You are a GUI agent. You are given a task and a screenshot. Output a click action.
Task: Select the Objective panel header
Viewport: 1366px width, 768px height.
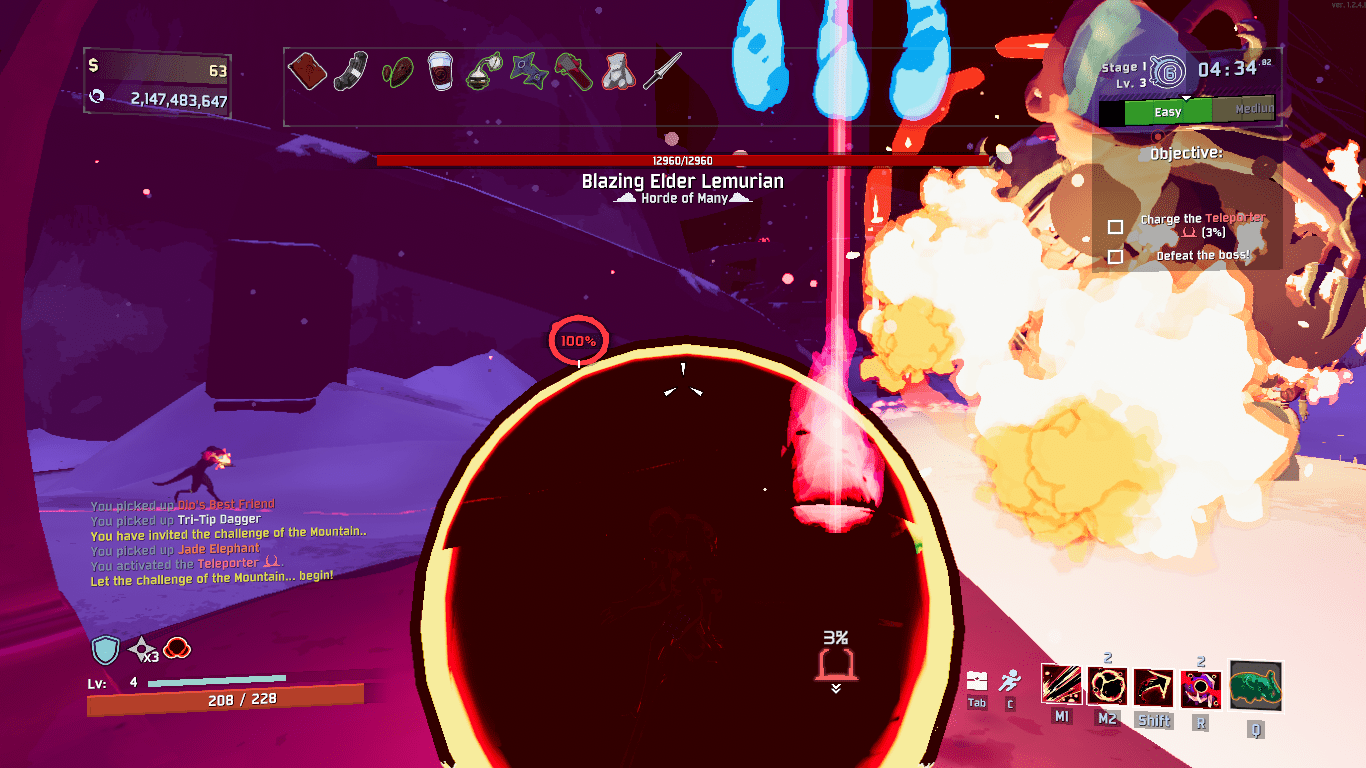pyautogui.click(x=1187, y=153)
